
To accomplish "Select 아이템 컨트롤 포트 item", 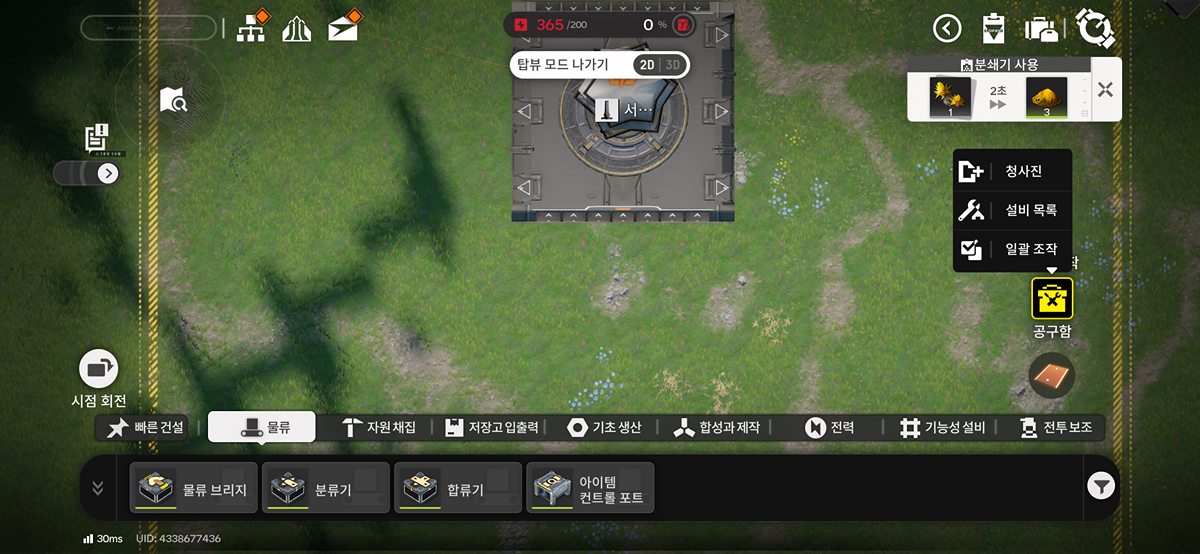I will point(590,488).
